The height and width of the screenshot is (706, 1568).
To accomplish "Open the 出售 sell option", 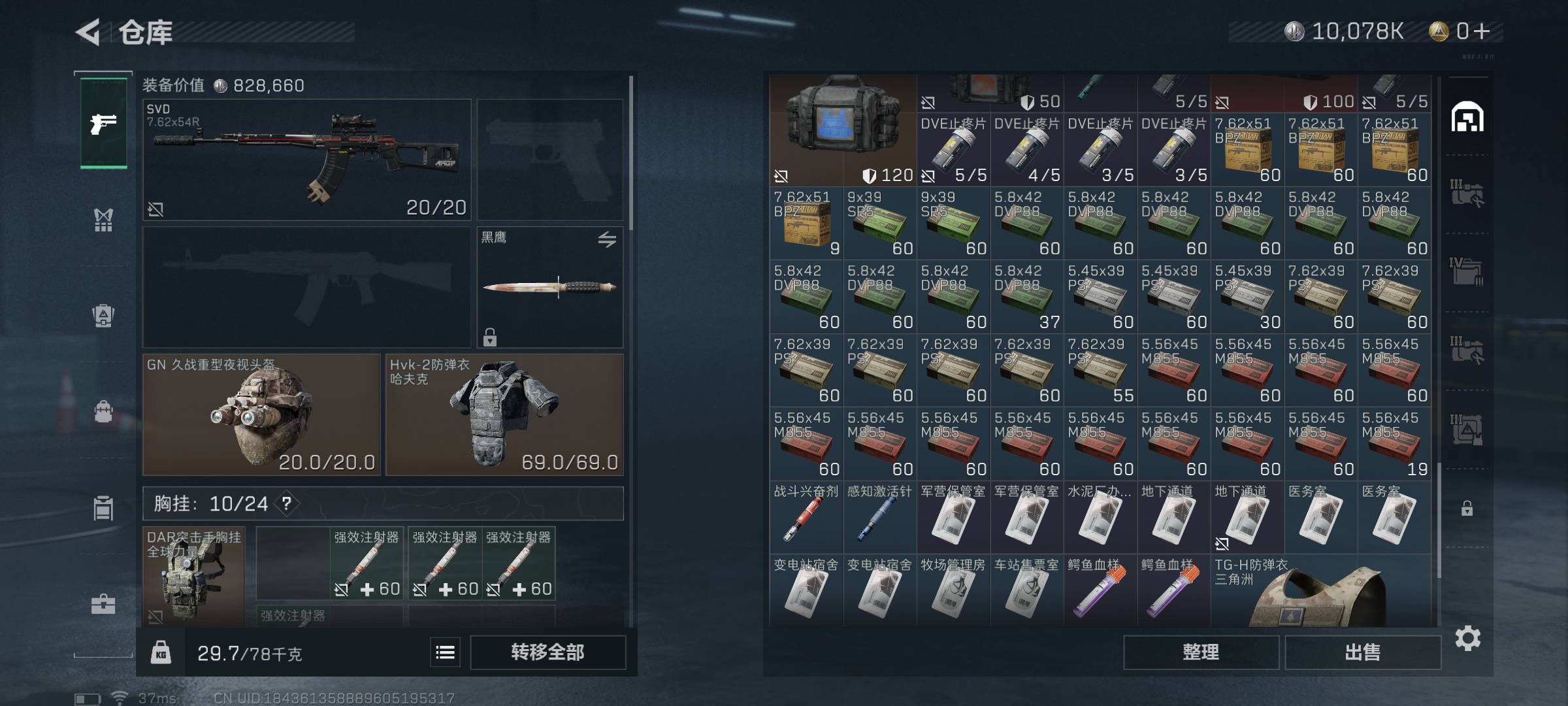I will tap(1363, 652).
